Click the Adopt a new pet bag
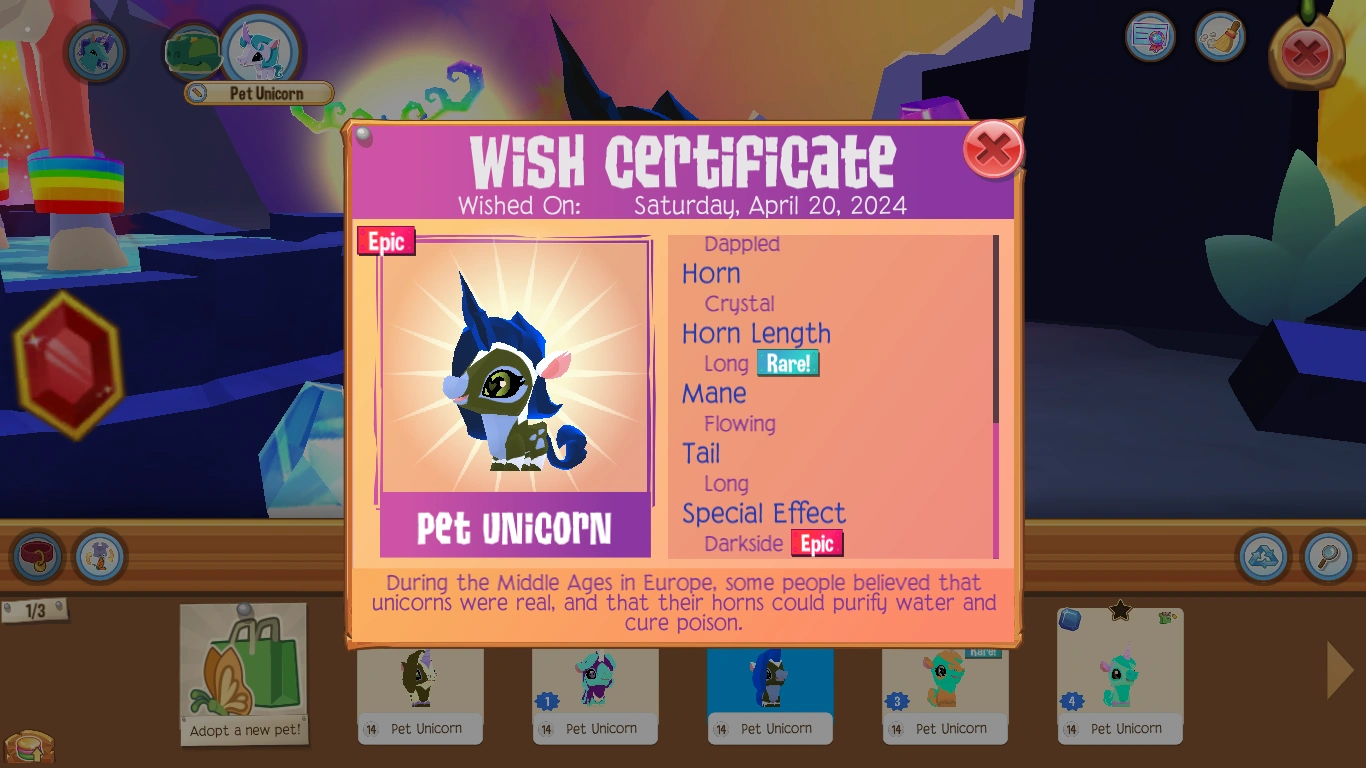This screenshot has height=768, width=1366. (x=243, y=668)
